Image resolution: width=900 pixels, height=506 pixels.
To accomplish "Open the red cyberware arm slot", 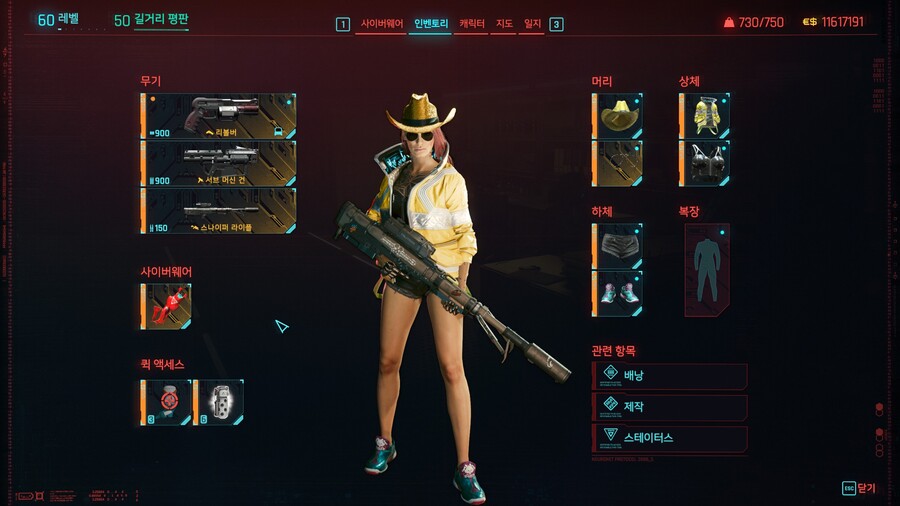I will 166,306.
